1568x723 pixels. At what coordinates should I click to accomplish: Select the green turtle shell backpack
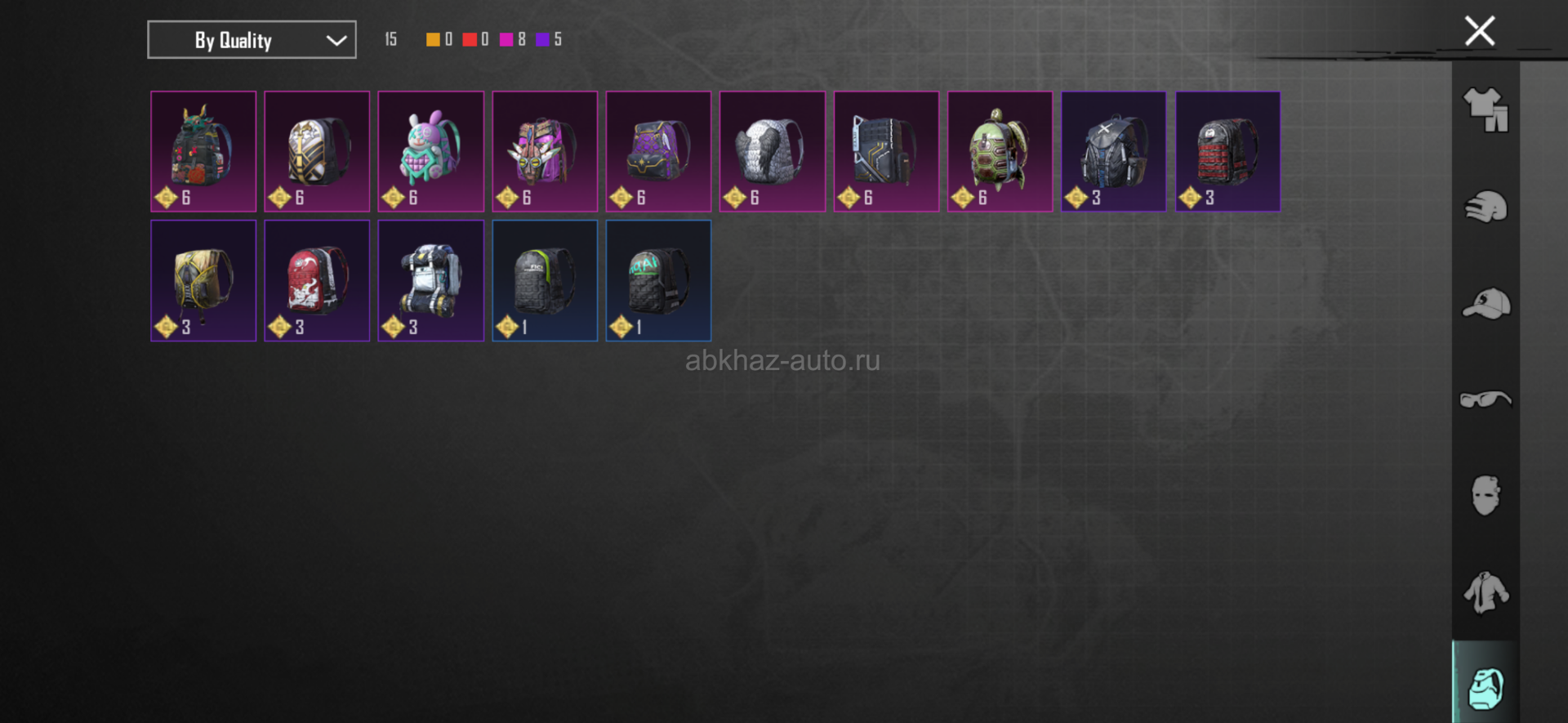tap(1000, 152)
